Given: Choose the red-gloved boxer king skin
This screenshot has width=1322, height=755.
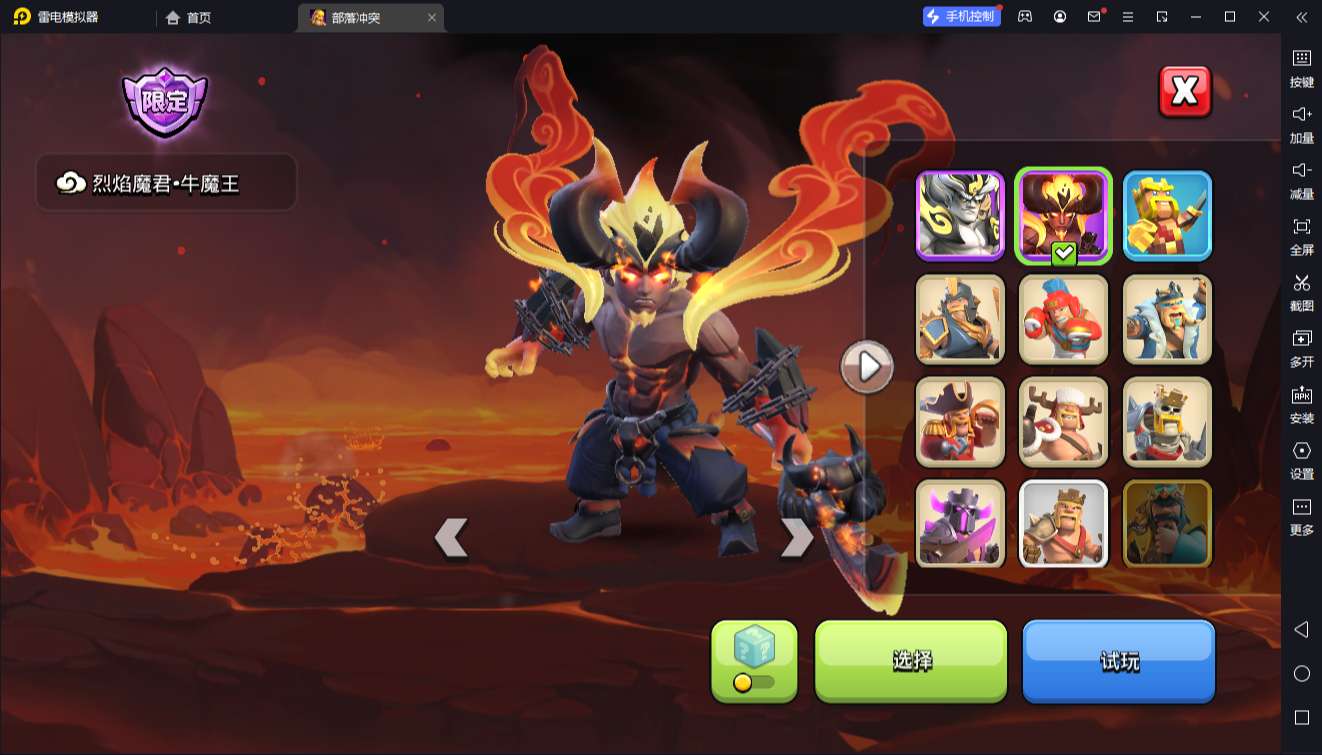Looking at the screenshot, I should (x=1063, y=319).
